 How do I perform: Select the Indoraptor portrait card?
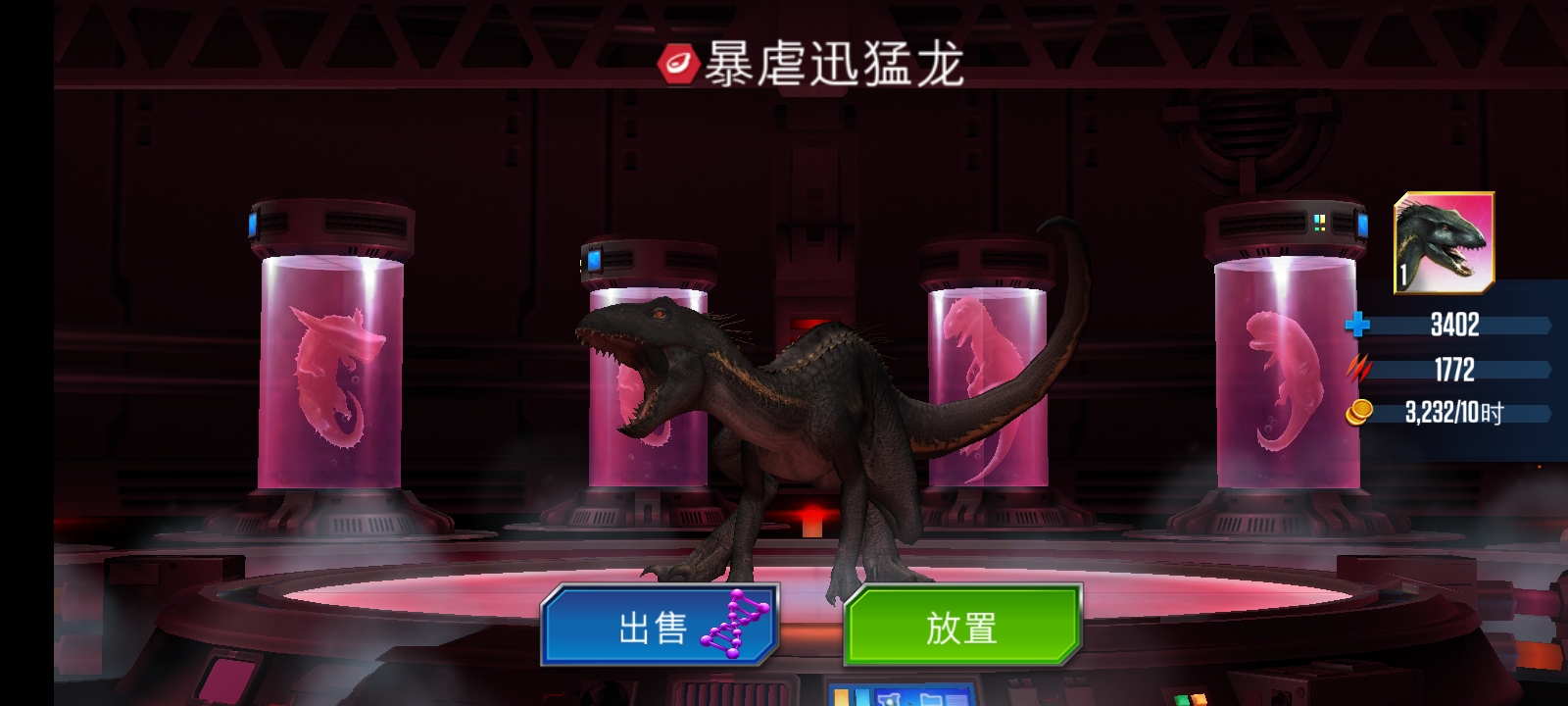(x=1445, y=245)
